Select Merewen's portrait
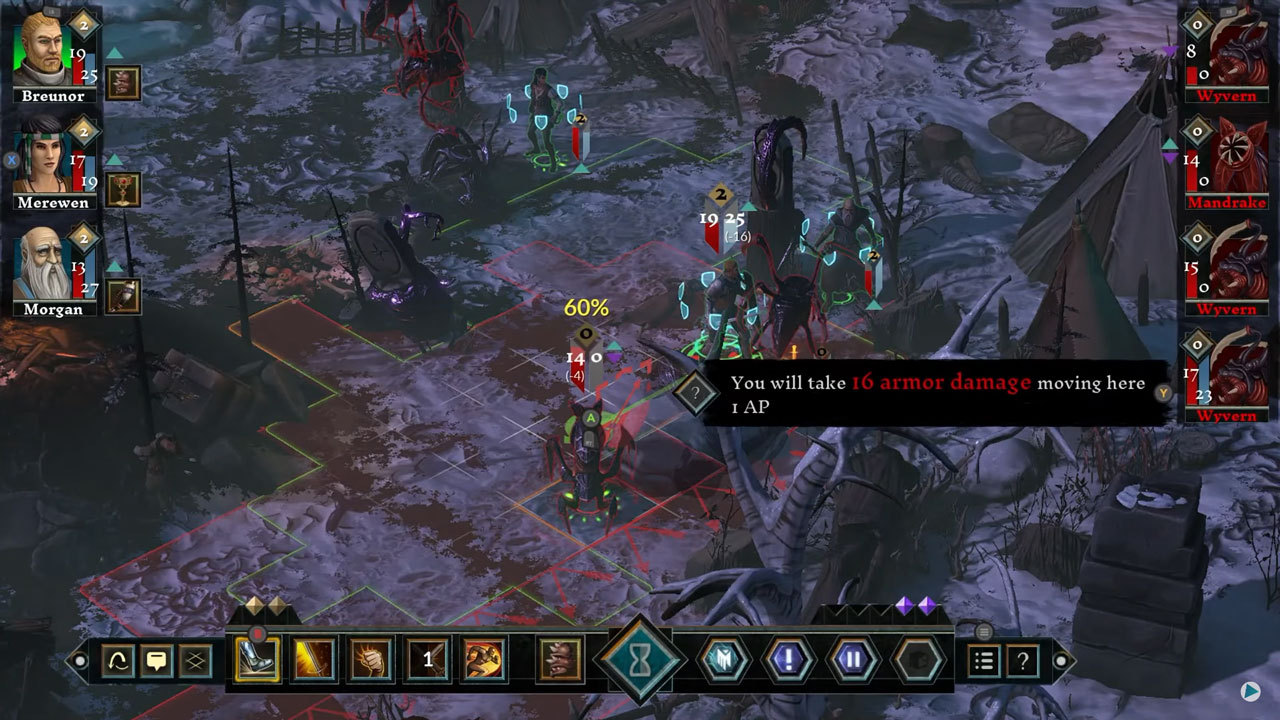Screen dimensions: 1280x720 [44, 158]
